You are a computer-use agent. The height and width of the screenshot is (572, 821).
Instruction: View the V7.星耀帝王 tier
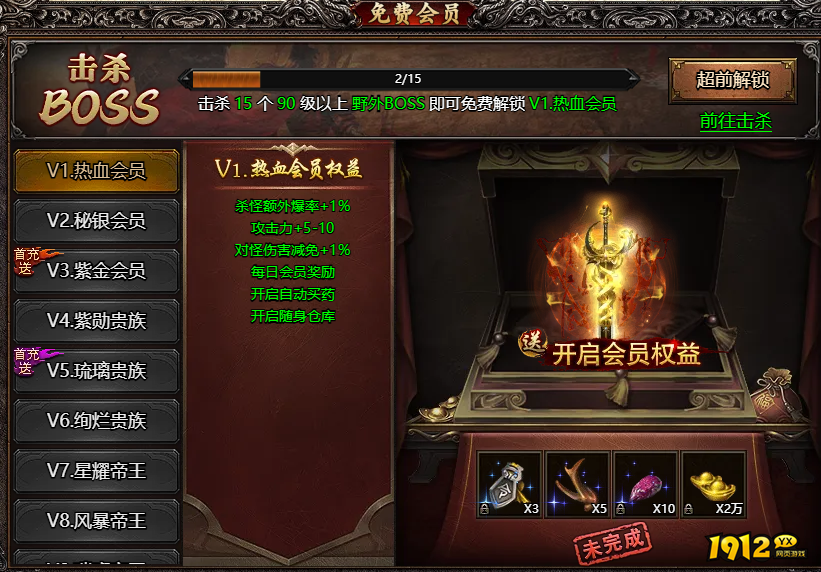click(97, 471)
